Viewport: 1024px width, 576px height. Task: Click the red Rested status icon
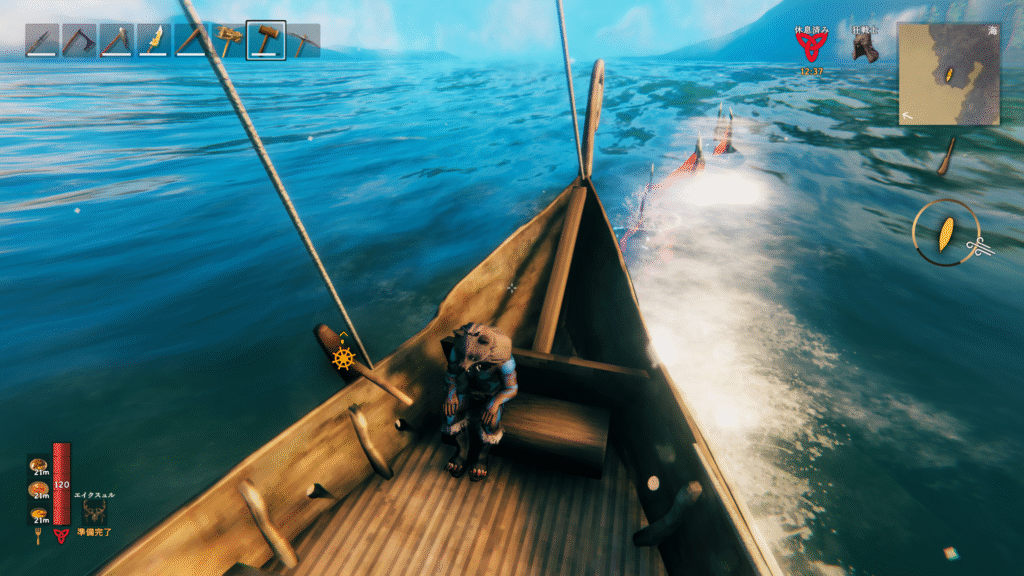pyautogui.click(x=811, y=47)
